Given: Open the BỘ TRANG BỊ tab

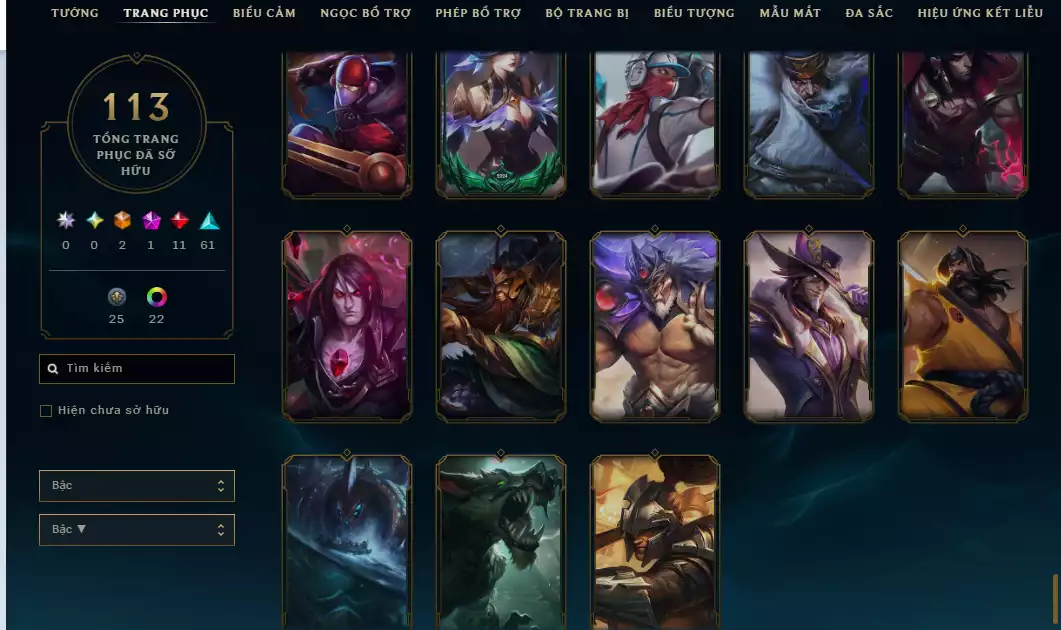Looking at the screenshot, I should pos(587,13).
